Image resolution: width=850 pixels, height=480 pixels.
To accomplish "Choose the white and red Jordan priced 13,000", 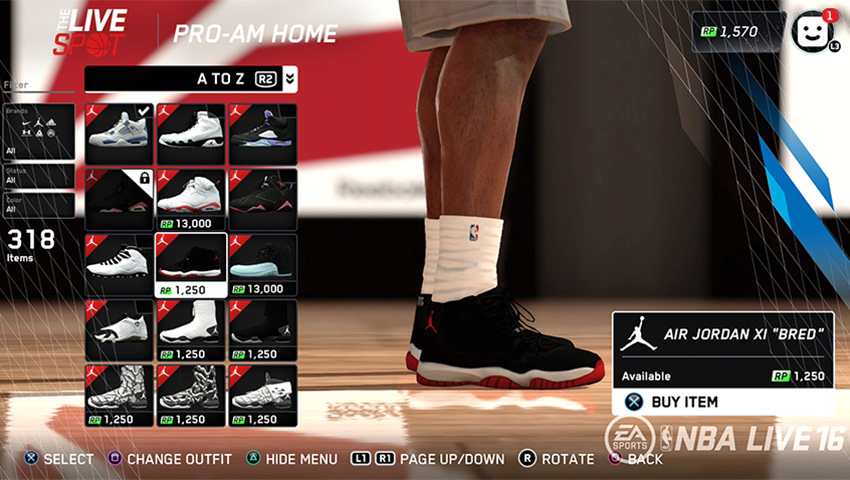I will [x=191, y=199].
